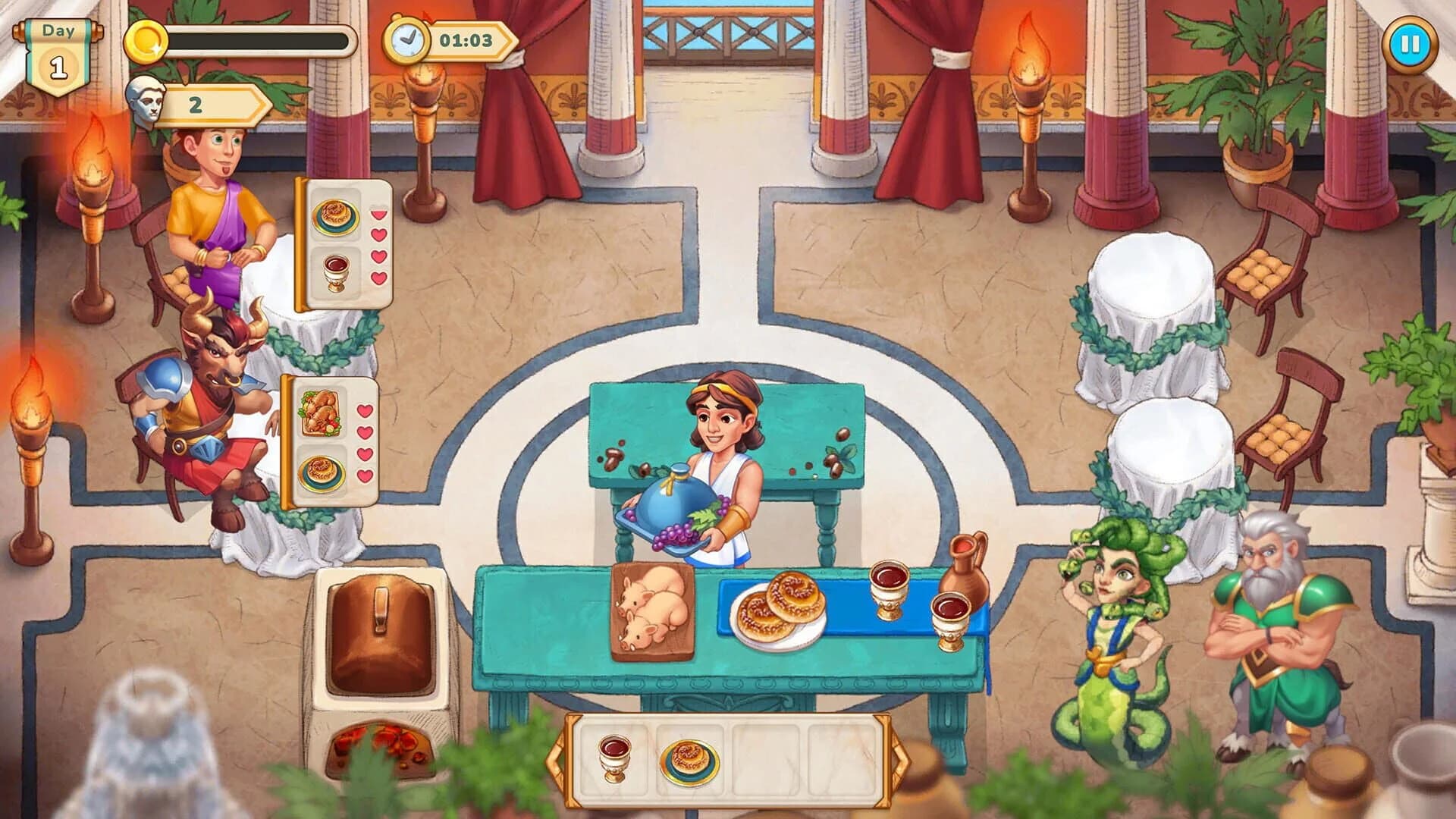
Task: Serve the plate of pancakes on the counter
Action: (783, 607)
